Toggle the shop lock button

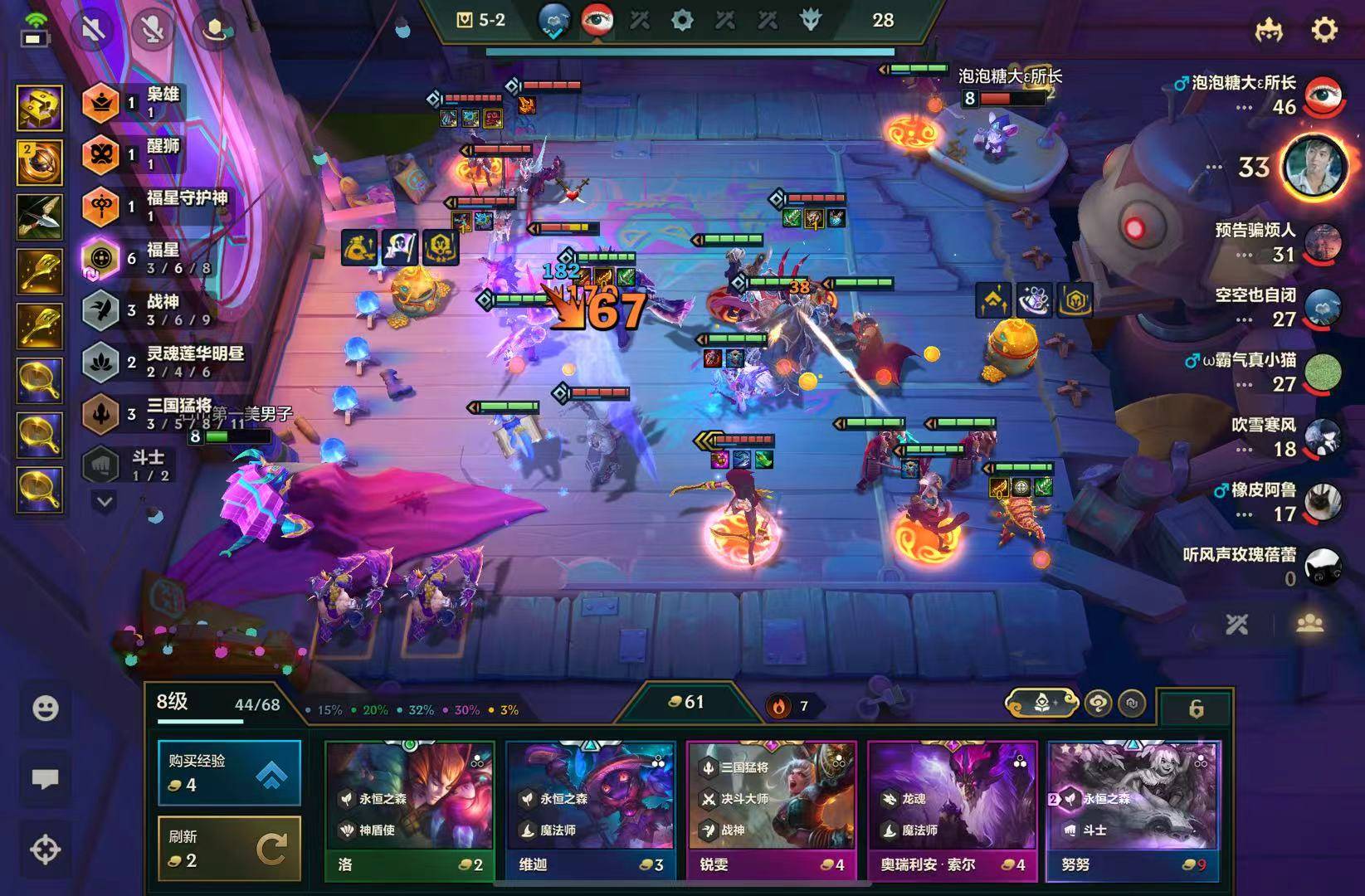coord(1196,708)
